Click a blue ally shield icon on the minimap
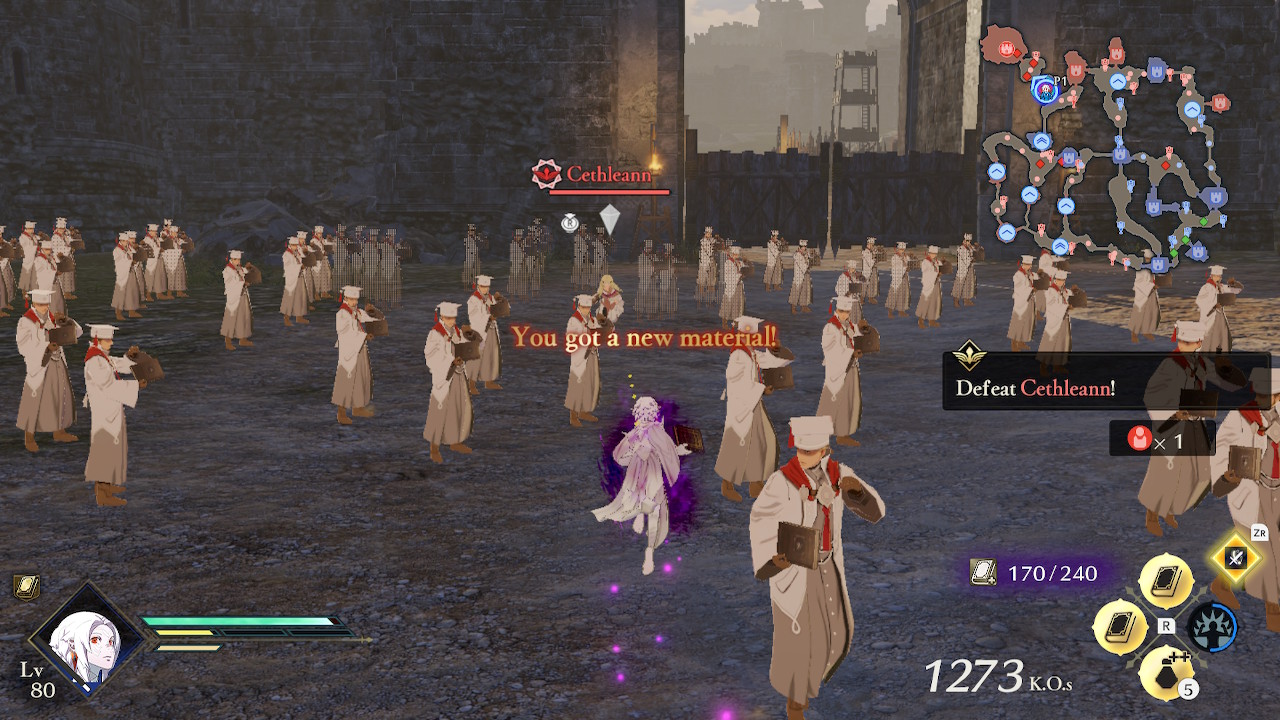The height and width of the screenshot is (720, 1280). tap(1156, 72)
